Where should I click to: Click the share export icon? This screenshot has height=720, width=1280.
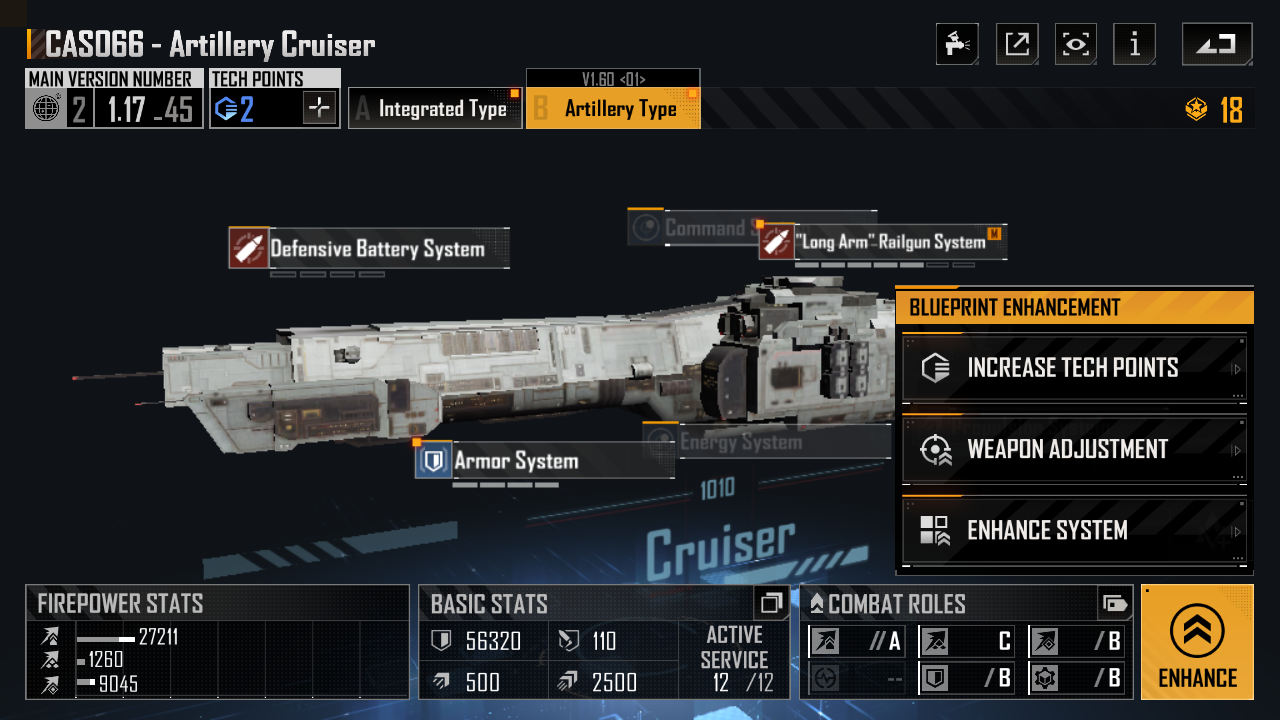[1017, 44]
